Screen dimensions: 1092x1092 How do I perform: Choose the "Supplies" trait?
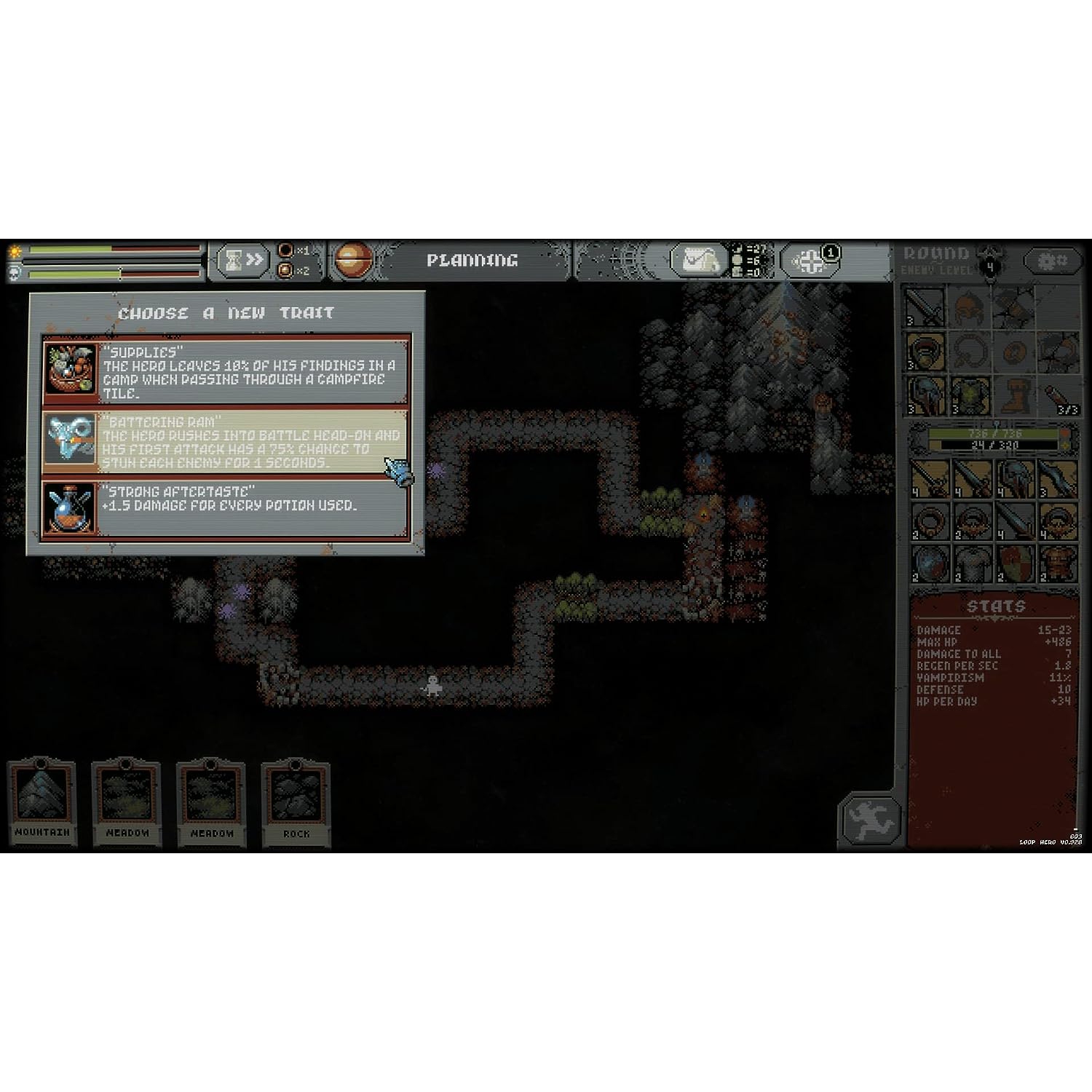[226, 371]
